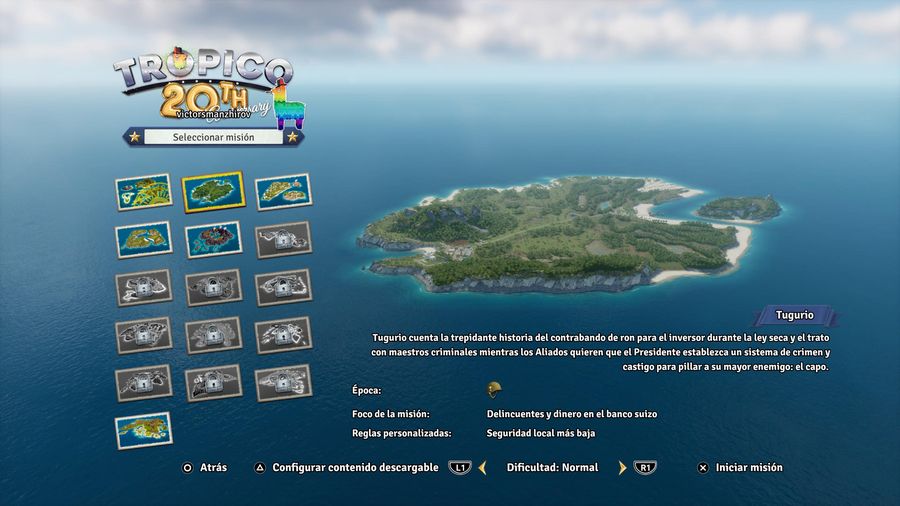Screen dimensions: 900x506
Task: Select the yellow-framed Tugurio mission thumbnail
Action: (x=213, y=190)
